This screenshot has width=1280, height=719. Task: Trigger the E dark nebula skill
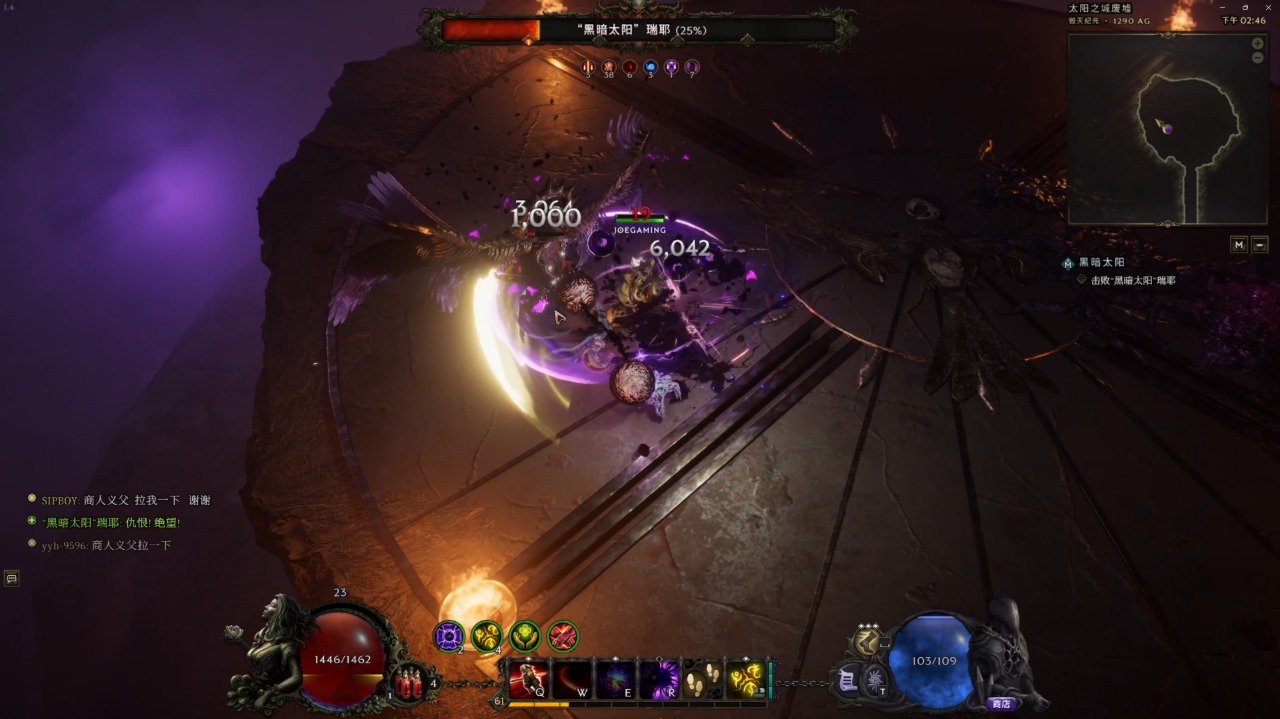[x=616, y=680]
